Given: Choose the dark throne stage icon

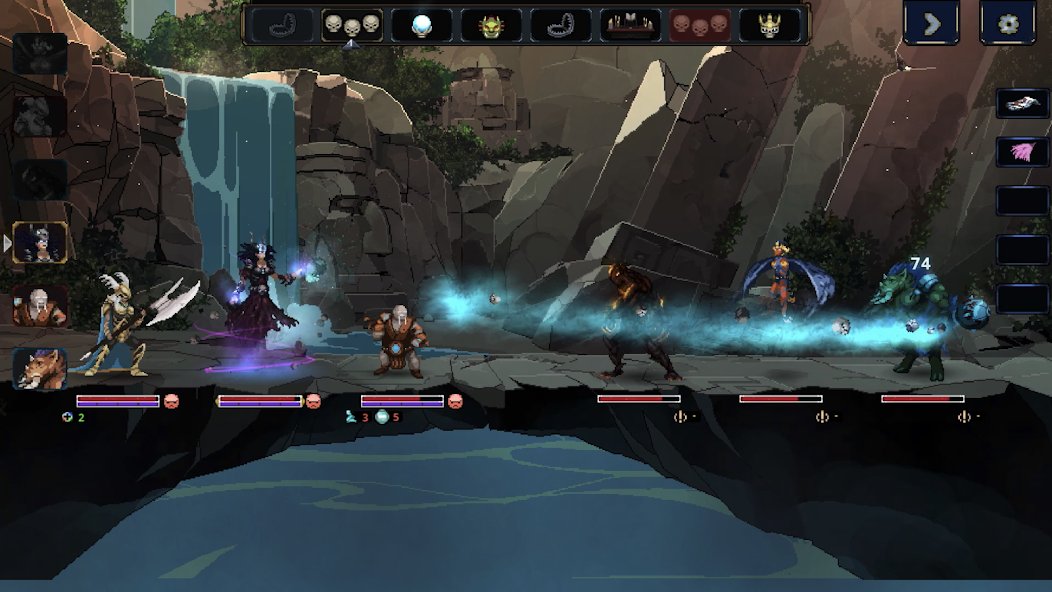Looking at the screenshot, I should 630,24.
